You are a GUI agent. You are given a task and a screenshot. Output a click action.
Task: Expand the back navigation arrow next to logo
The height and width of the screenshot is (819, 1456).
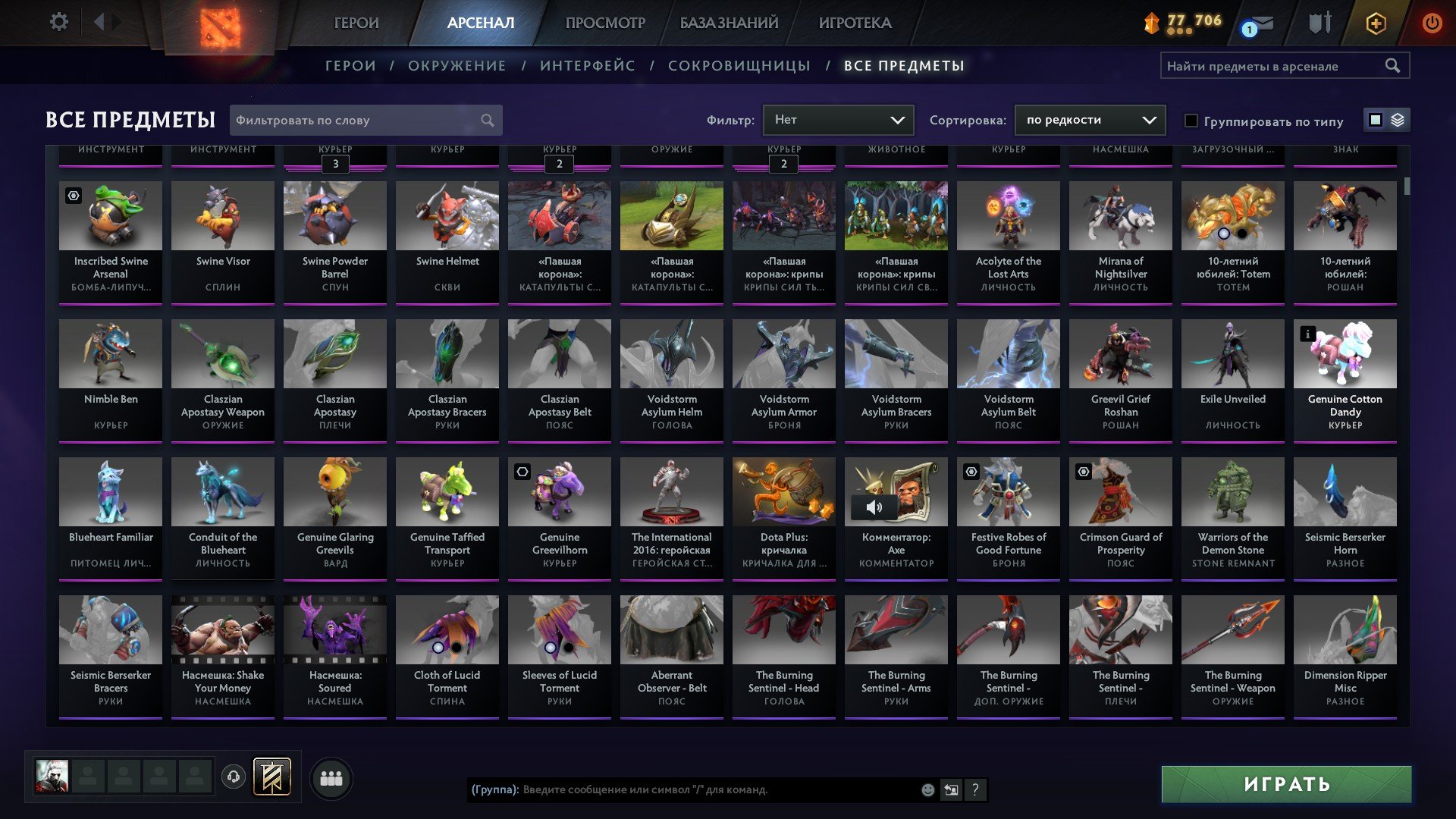click(99, 21)
